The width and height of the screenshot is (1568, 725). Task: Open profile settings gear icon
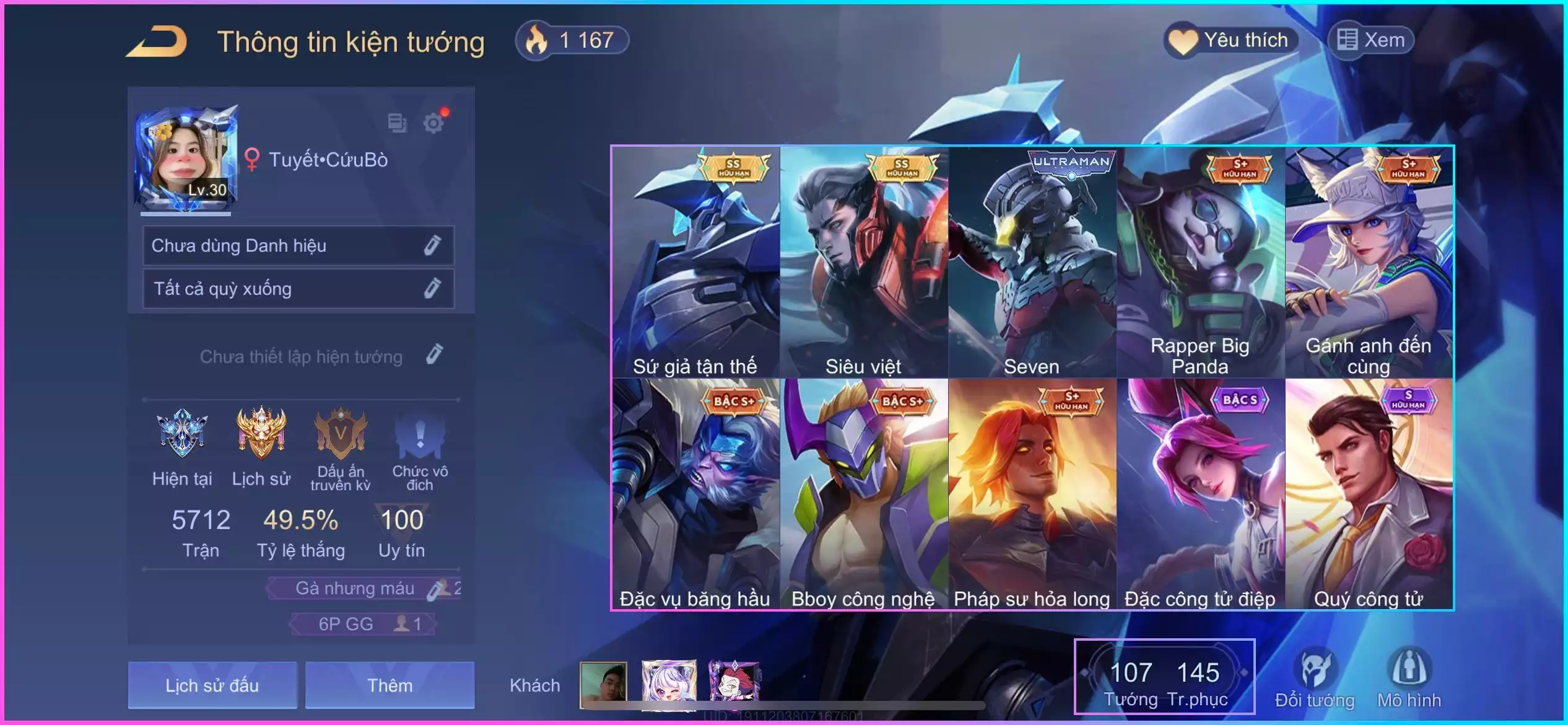(x=433, y=123)
